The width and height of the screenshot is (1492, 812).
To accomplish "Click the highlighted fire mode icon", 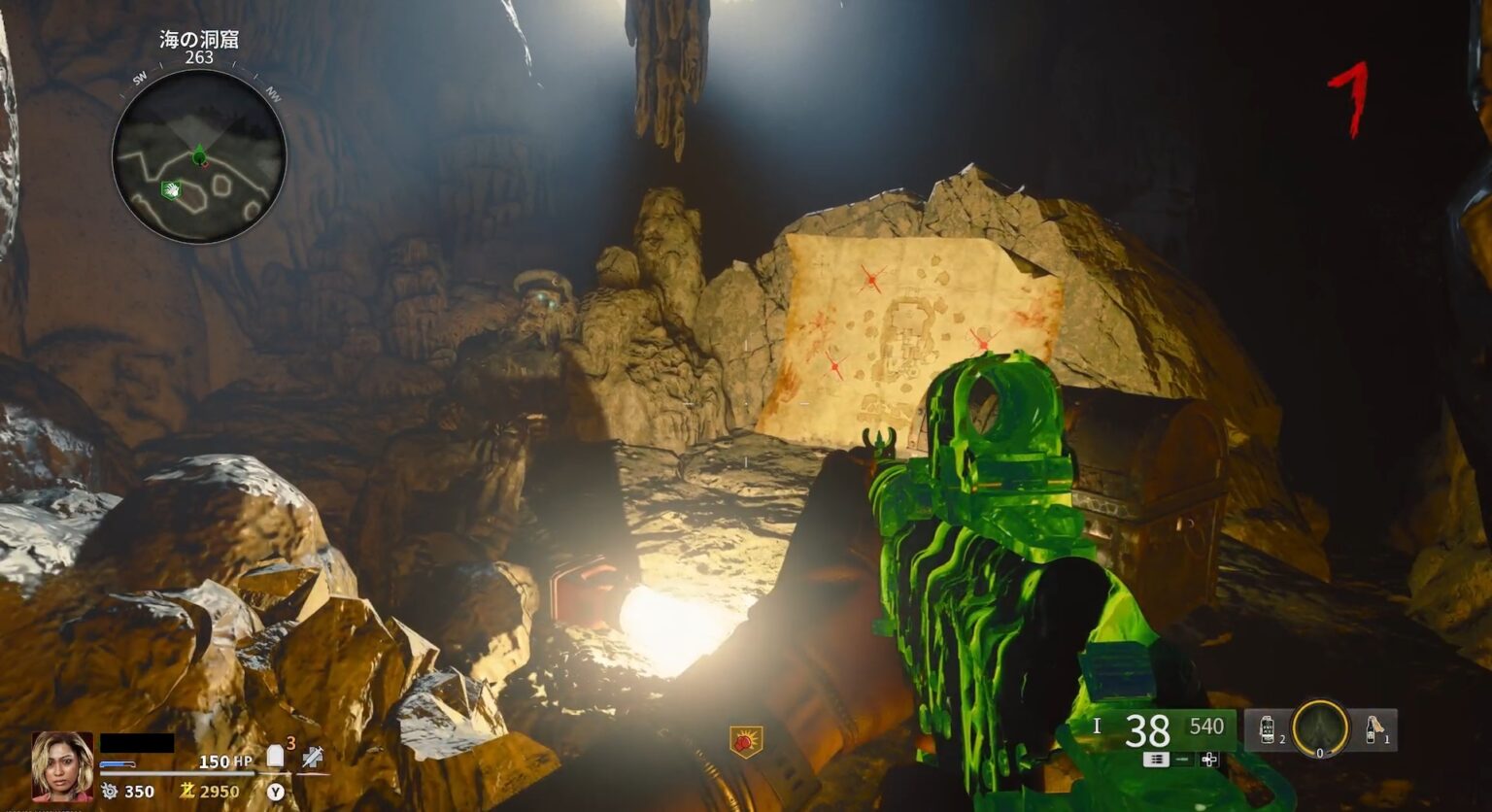I will (1156, 760).
